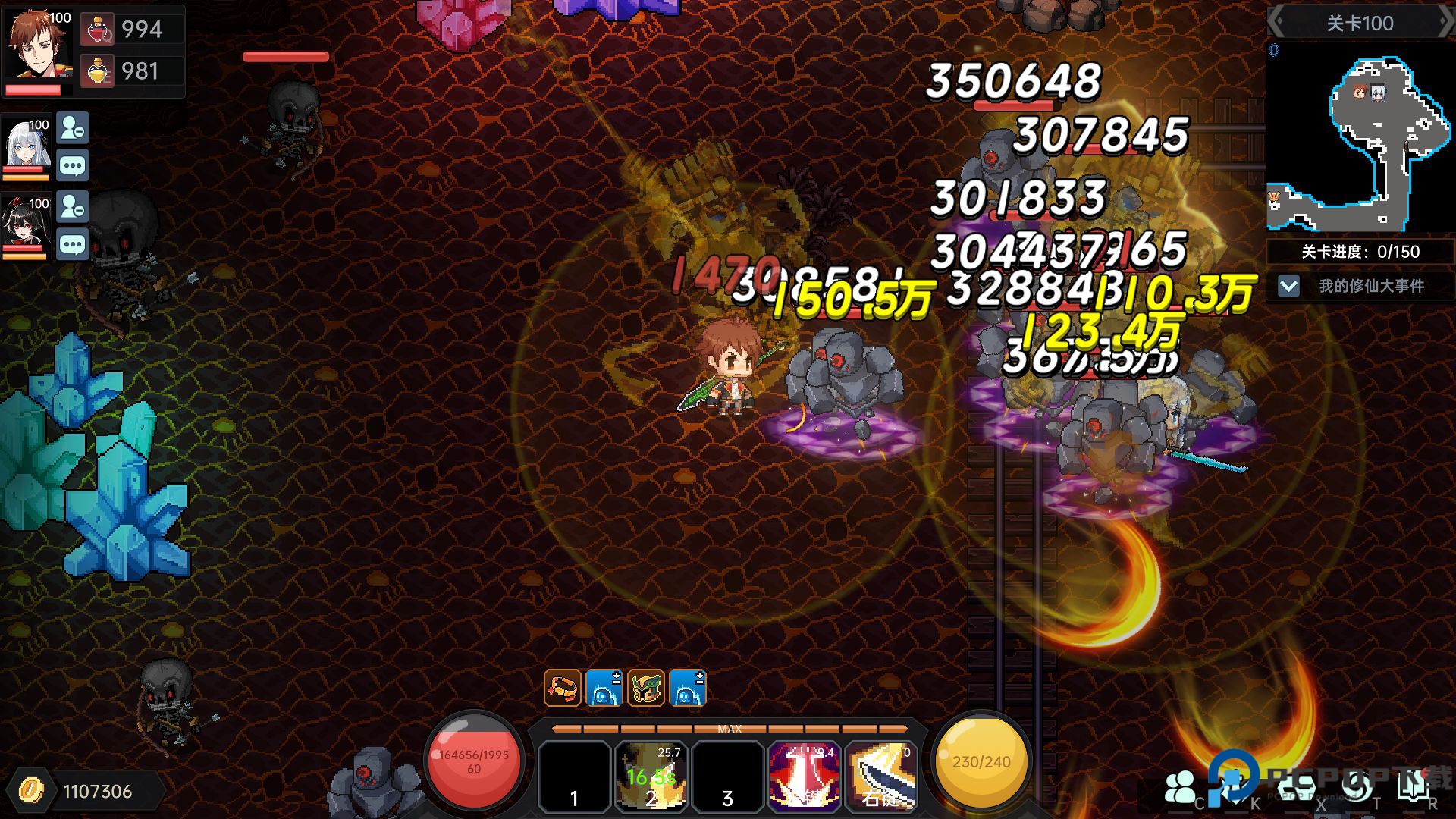Go to the next stage with right arrow

point(1445,23)
